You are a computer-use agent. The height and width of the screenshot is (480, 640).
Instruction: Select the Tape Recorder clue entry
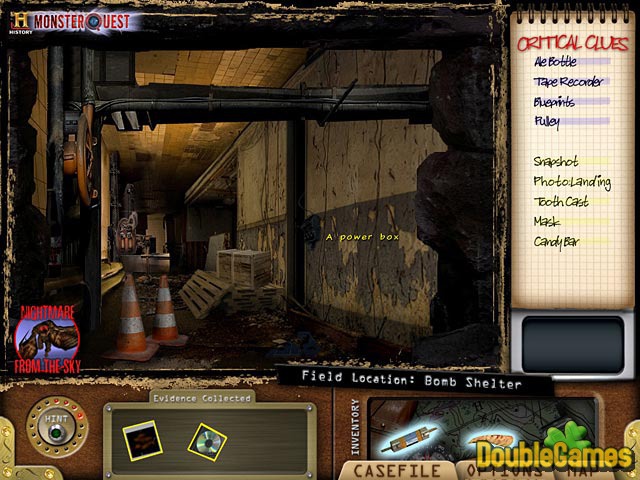coord(566,83)
